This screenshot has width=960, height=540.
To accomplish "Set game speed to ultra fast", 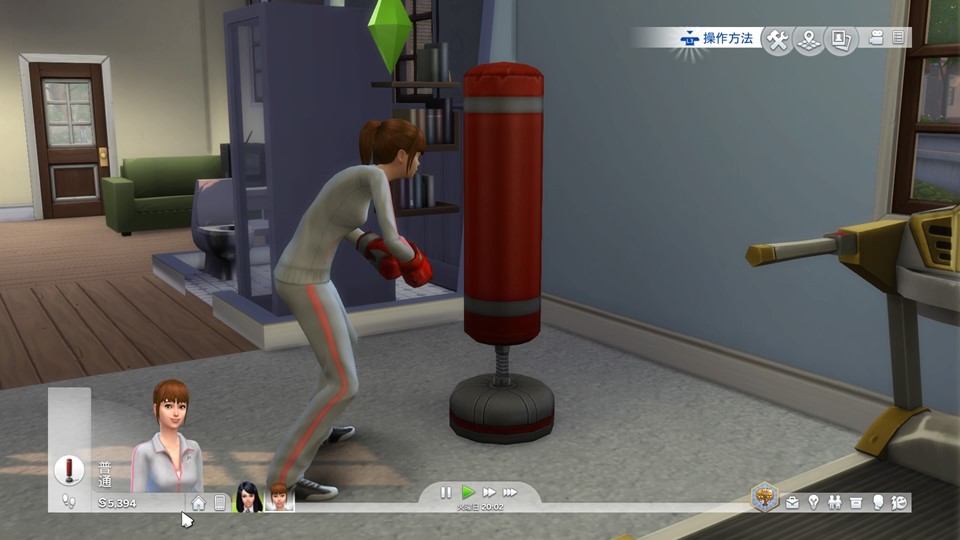I will (511, 492).
